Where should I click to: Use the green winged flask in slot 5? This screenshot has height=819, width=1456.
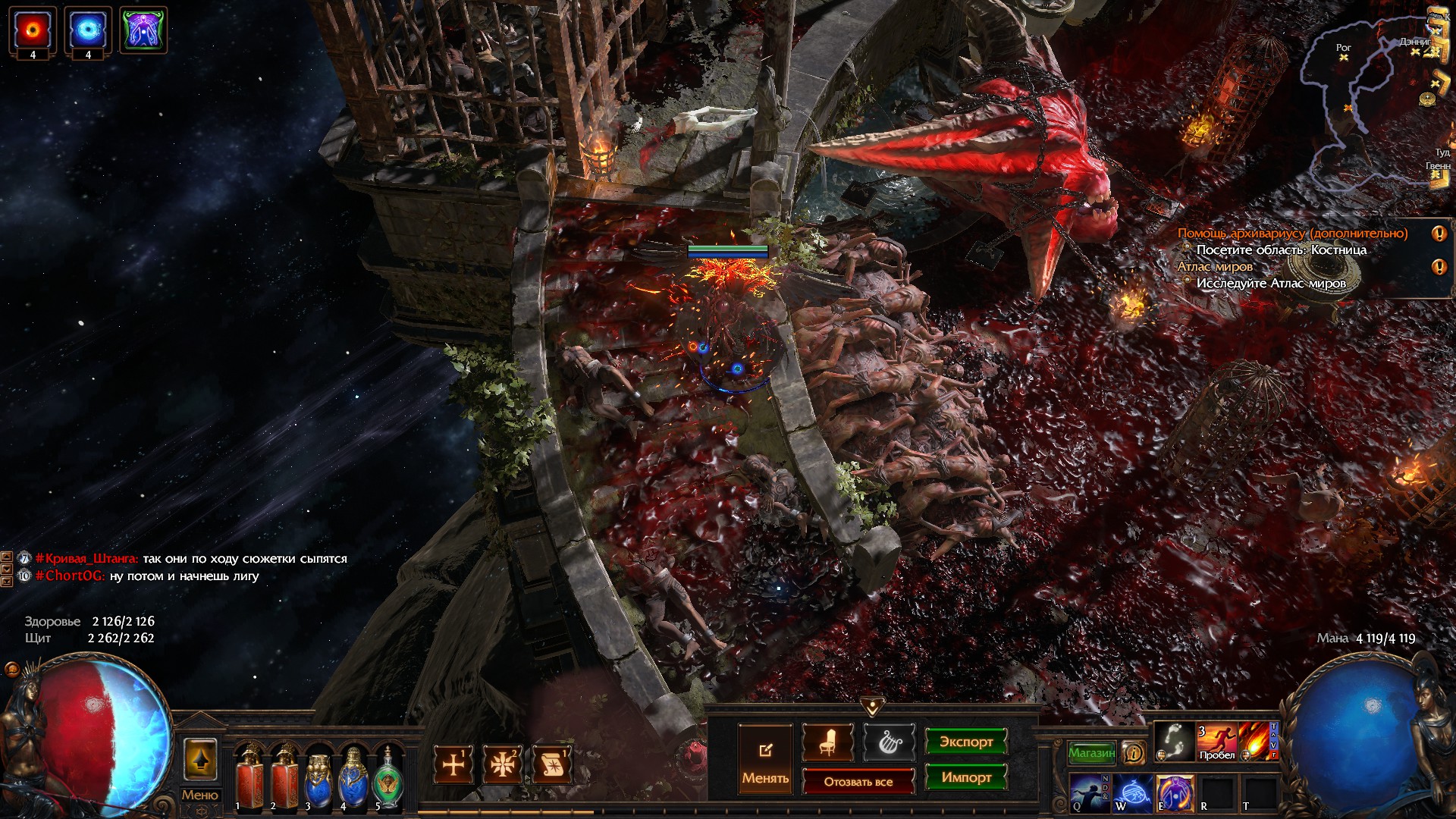[388, 778]
